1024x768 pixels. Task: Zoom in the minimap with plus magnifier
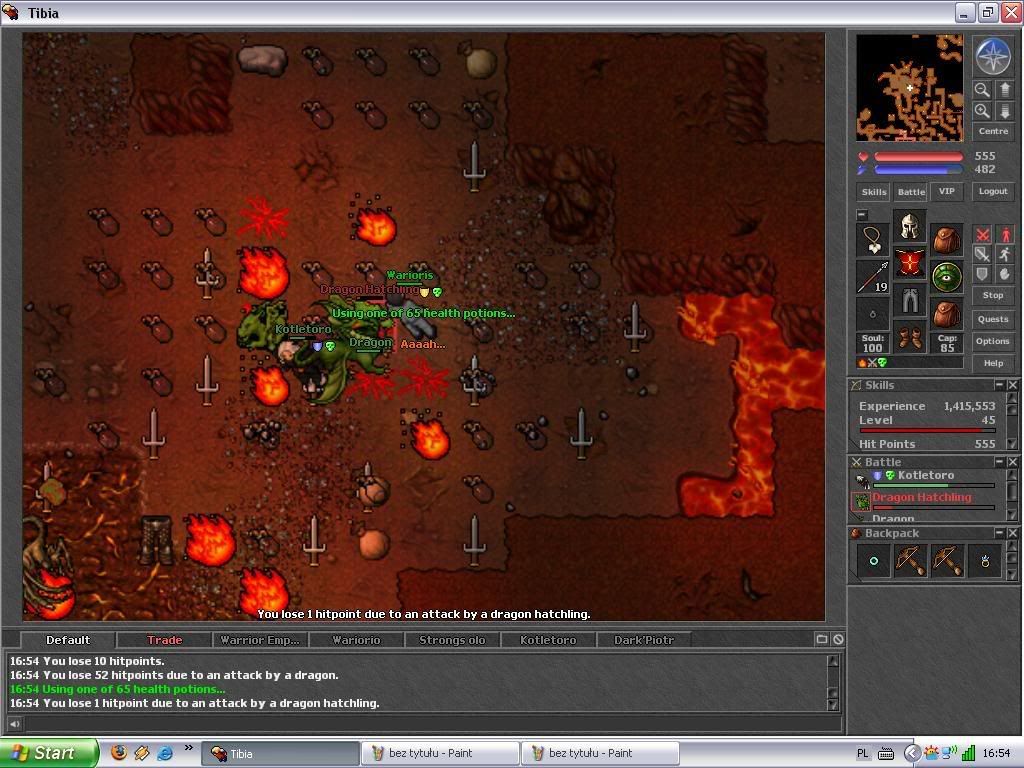(x=982, y=111)
